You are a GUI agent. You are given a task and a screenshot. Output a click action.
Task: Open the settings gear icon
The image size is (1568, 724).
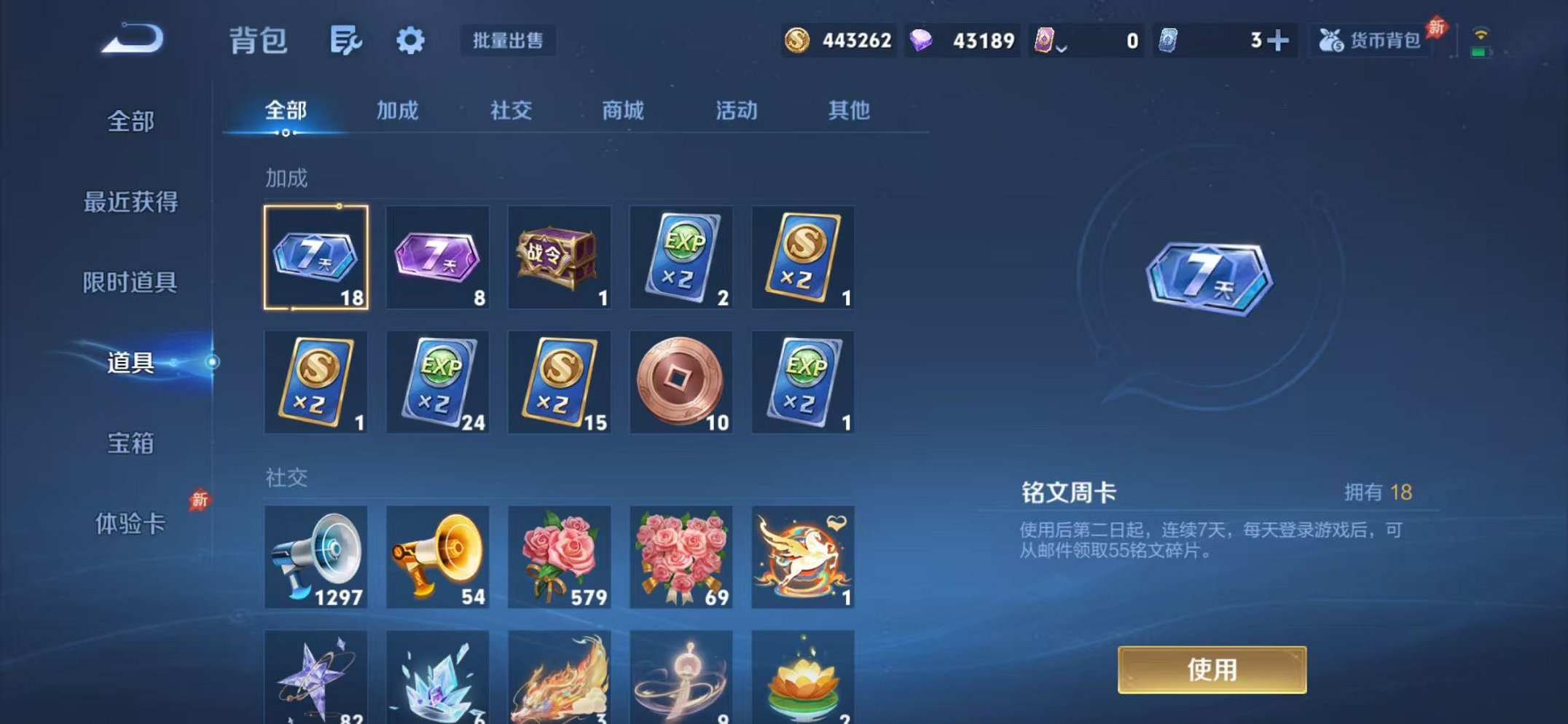(x=410, y=41)
